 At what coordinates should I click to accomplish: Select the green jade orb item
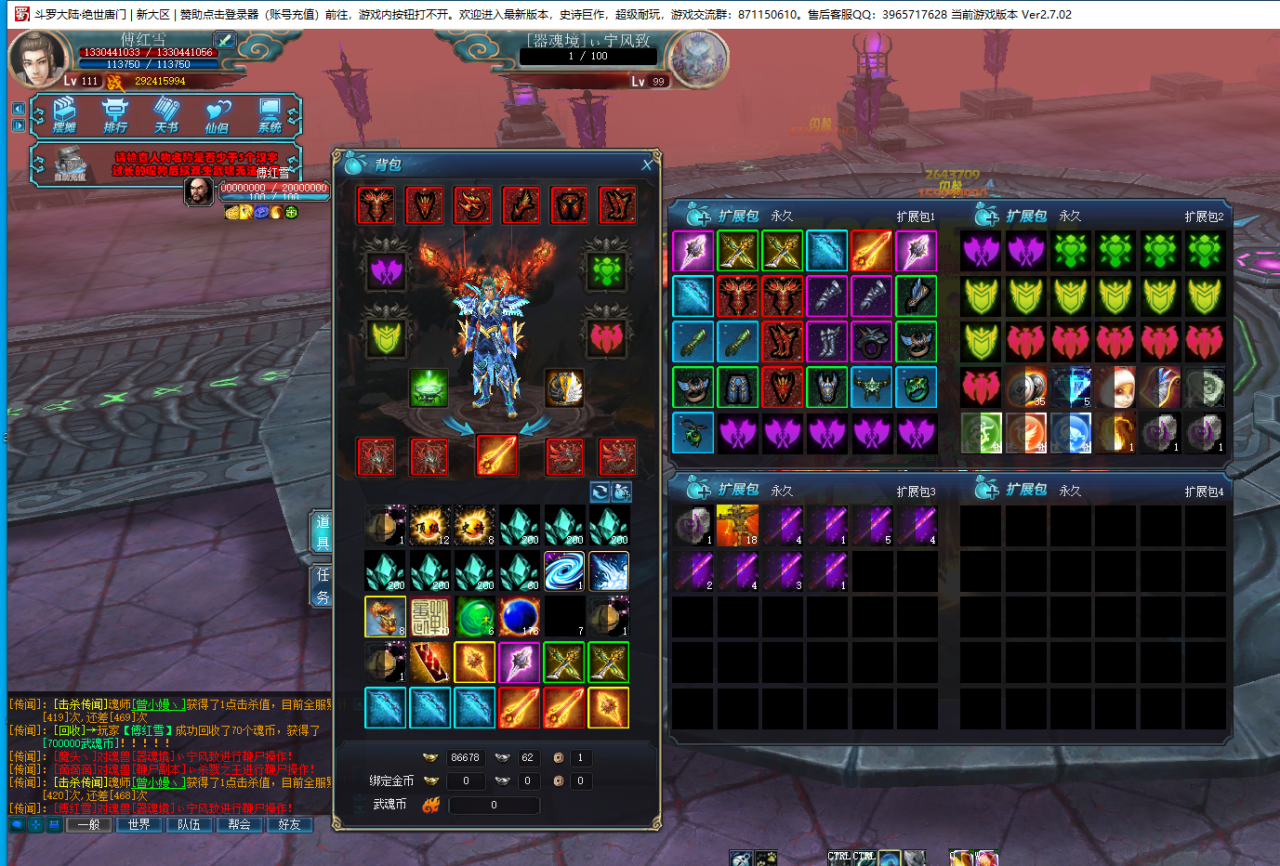475,617
